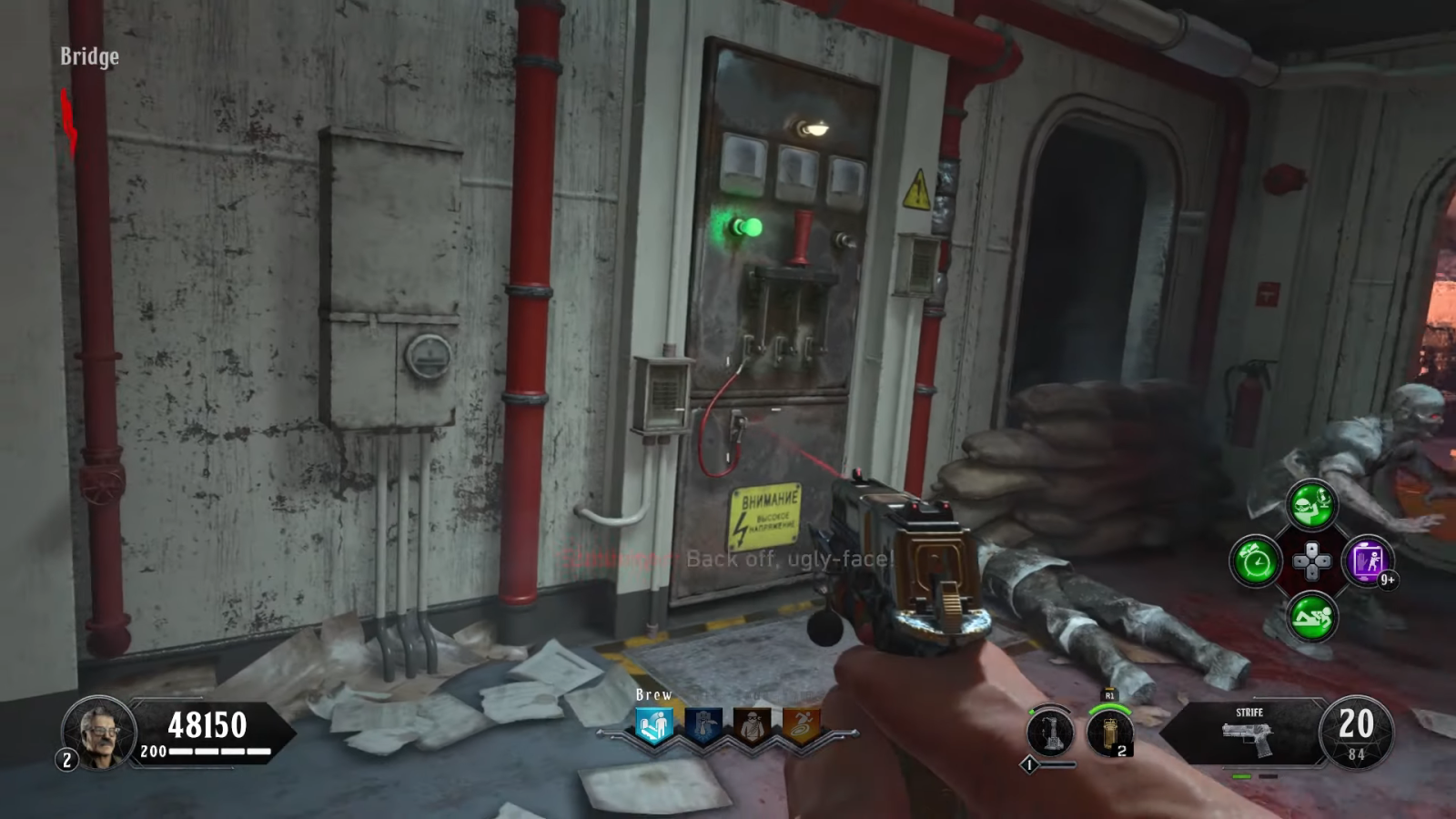Use the top green elixir icon

(1311, 504)
